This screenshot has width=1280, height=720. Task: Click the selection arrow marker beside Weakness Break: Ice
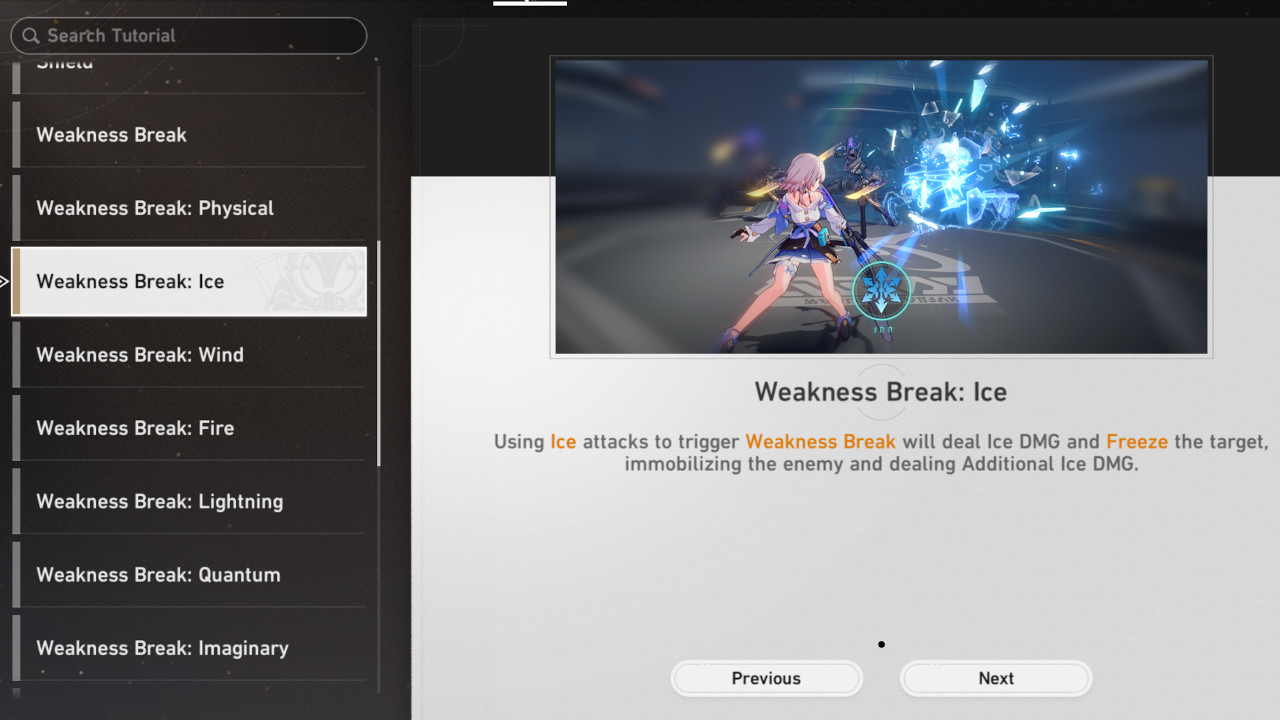tap(5, 281)
